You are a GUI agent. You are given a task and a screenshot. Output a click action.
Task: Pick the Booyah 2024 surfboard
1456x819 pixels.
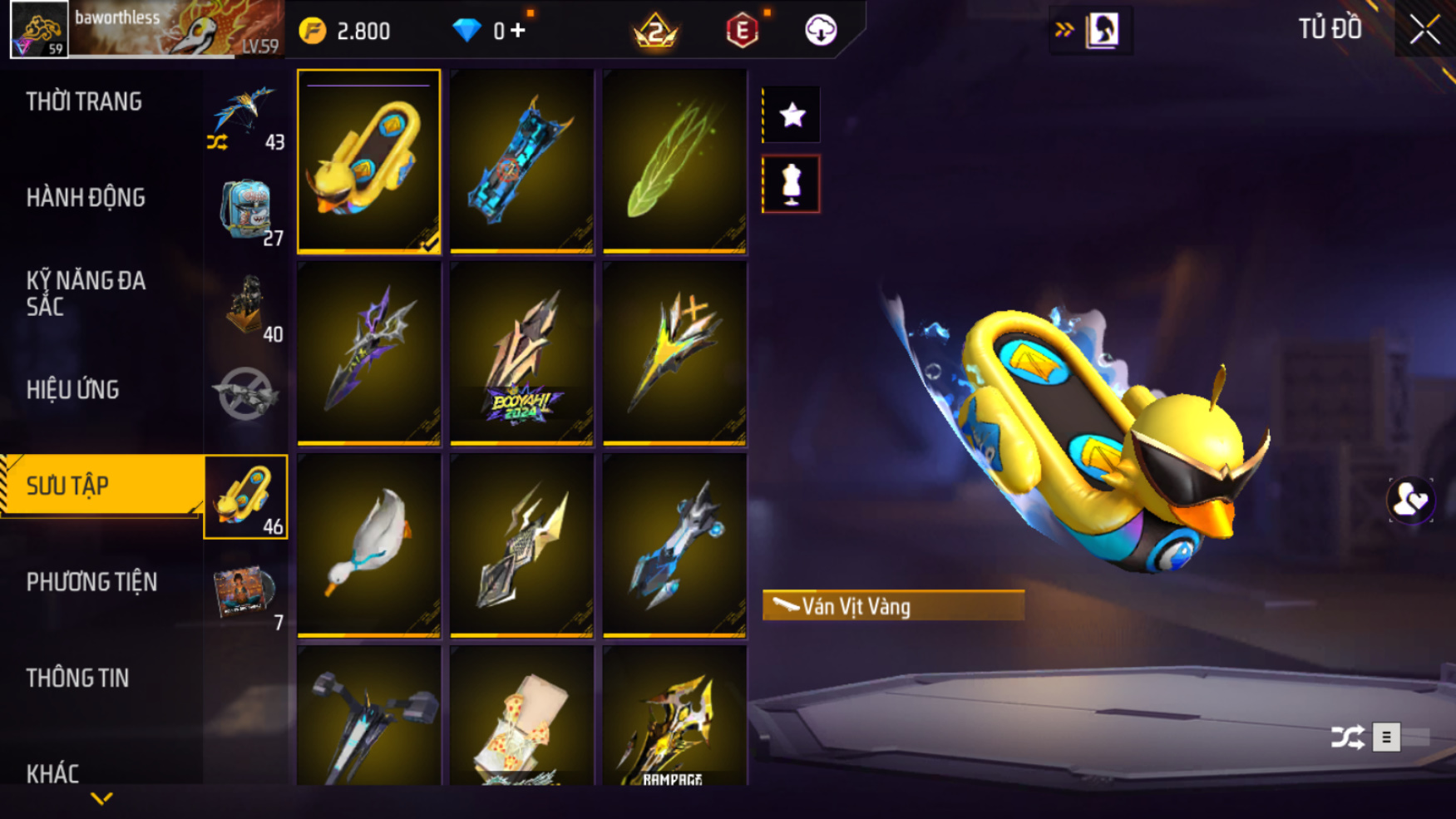tap(521, 353)
